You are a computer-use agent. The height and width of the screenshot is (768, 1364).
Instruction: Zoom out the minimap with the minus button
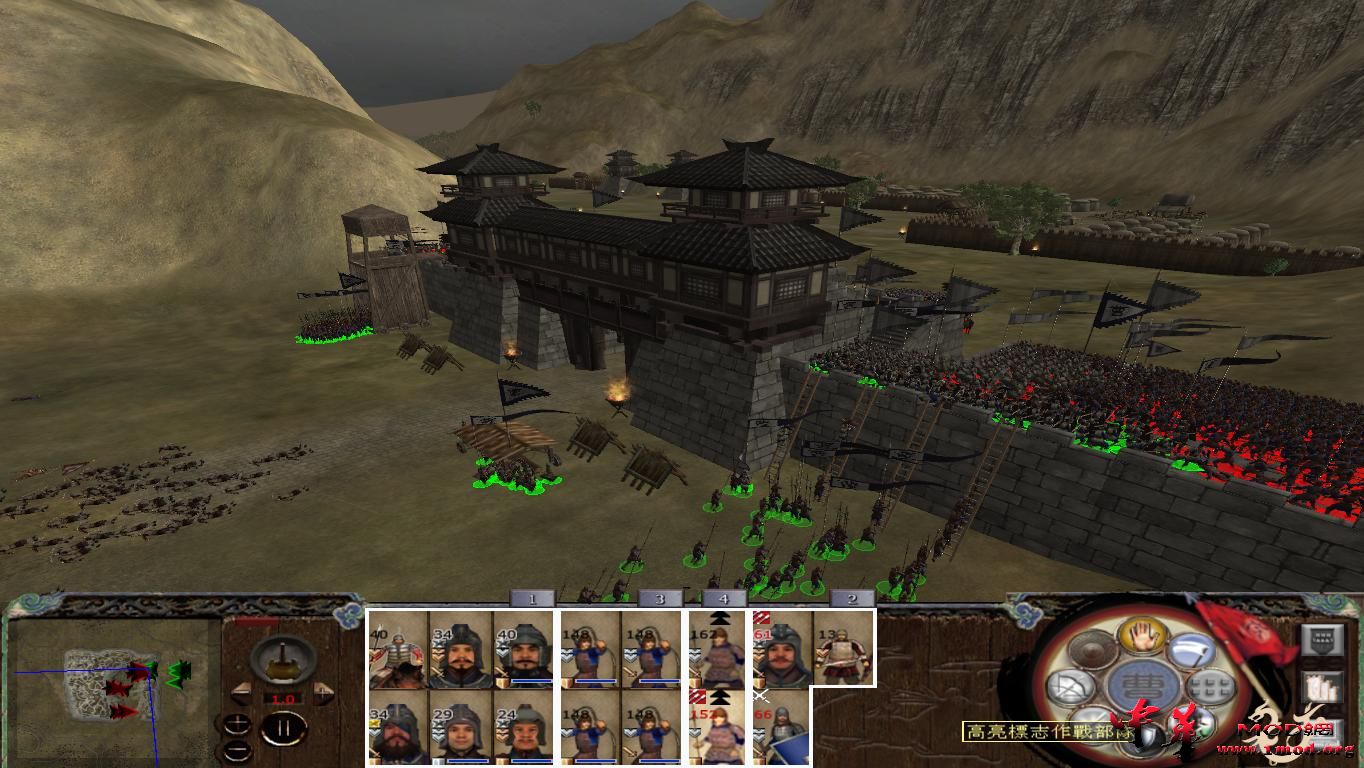pos(236,749)
